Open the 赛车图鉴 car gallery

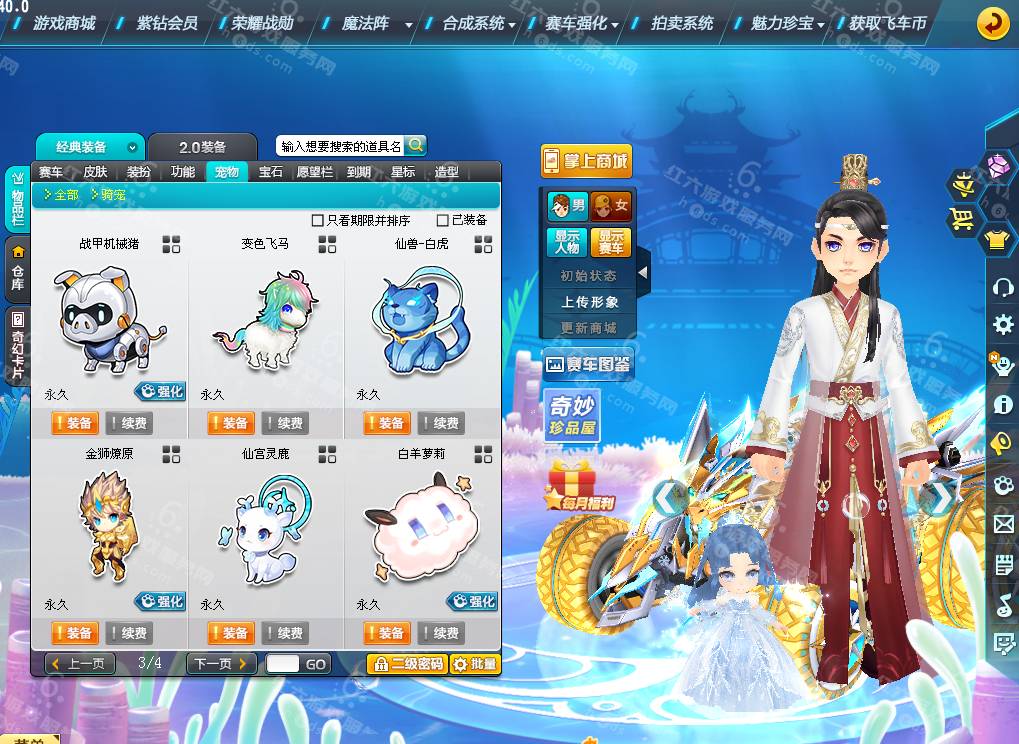tap(587, 366)
